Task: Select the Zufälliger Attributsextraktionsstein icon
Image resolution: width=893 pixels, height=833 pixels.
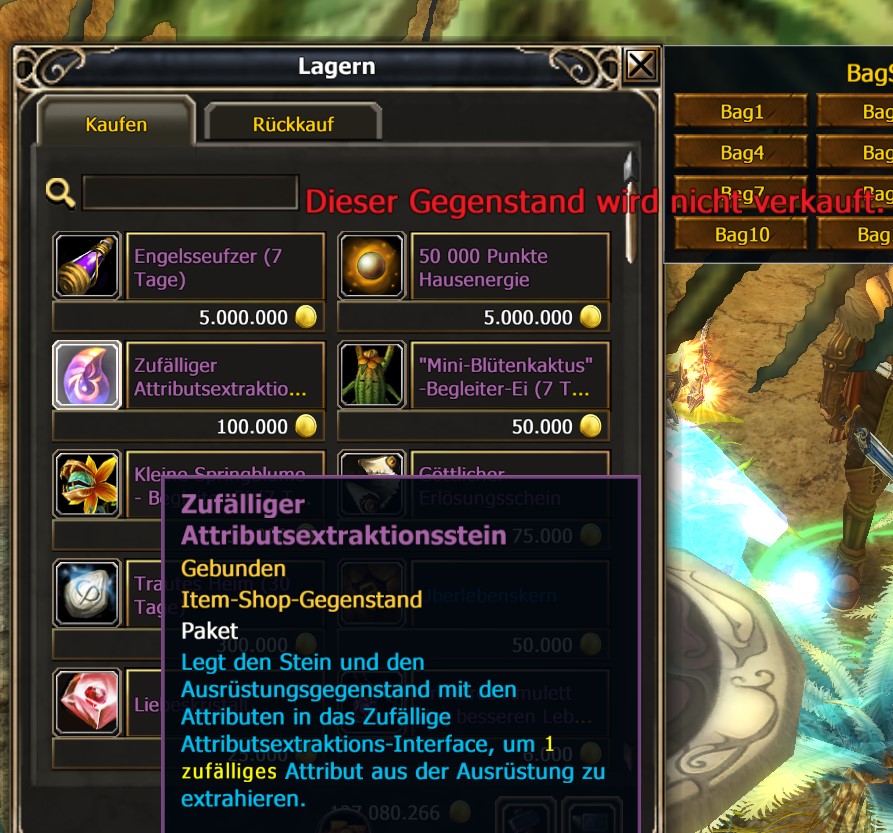Action: click(x=86, y=375)
